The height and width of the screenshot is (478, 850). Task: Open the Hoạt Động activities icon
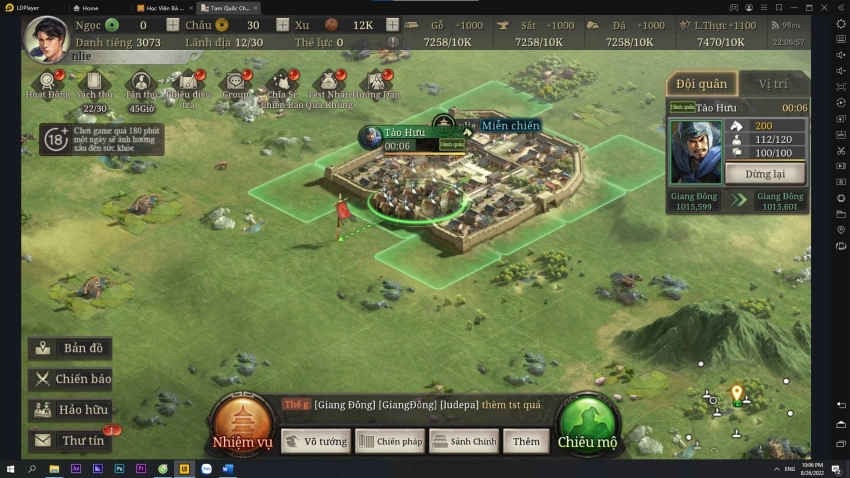coord(46,83)
